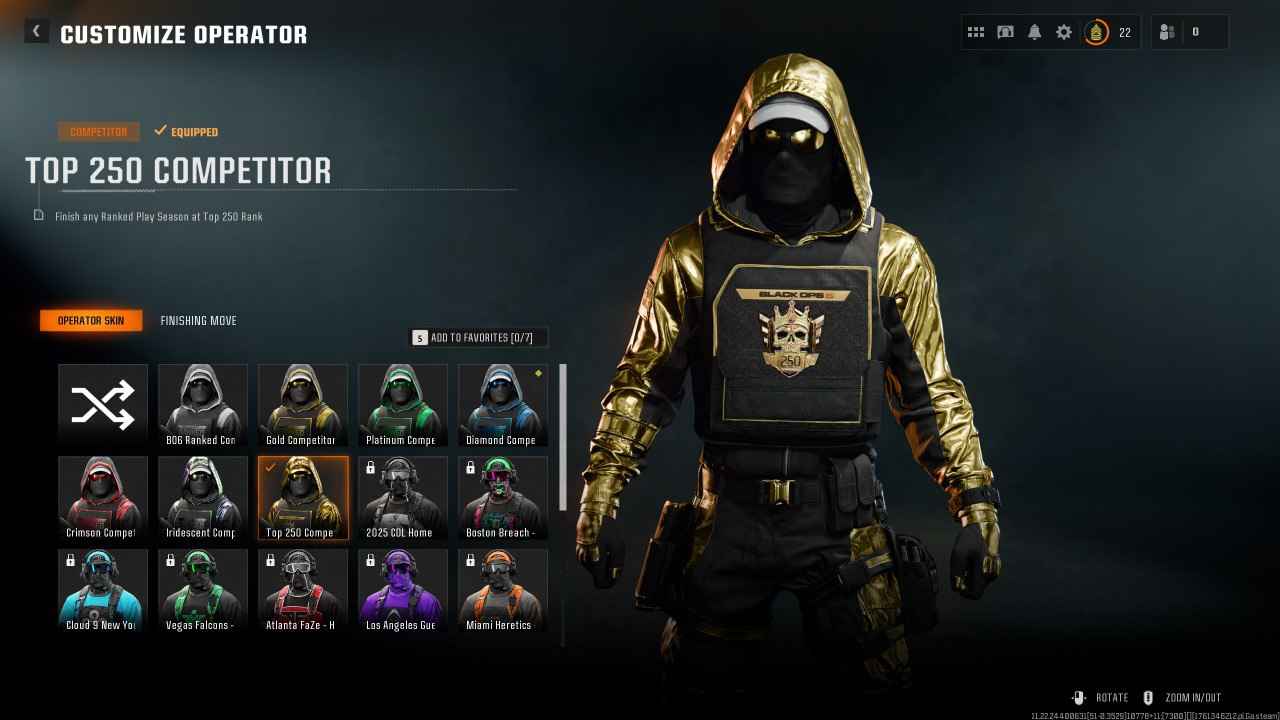Select the randomize skin shuffle tile
The width and height of the screenshot is (1280, 720).
pos(102,403)
